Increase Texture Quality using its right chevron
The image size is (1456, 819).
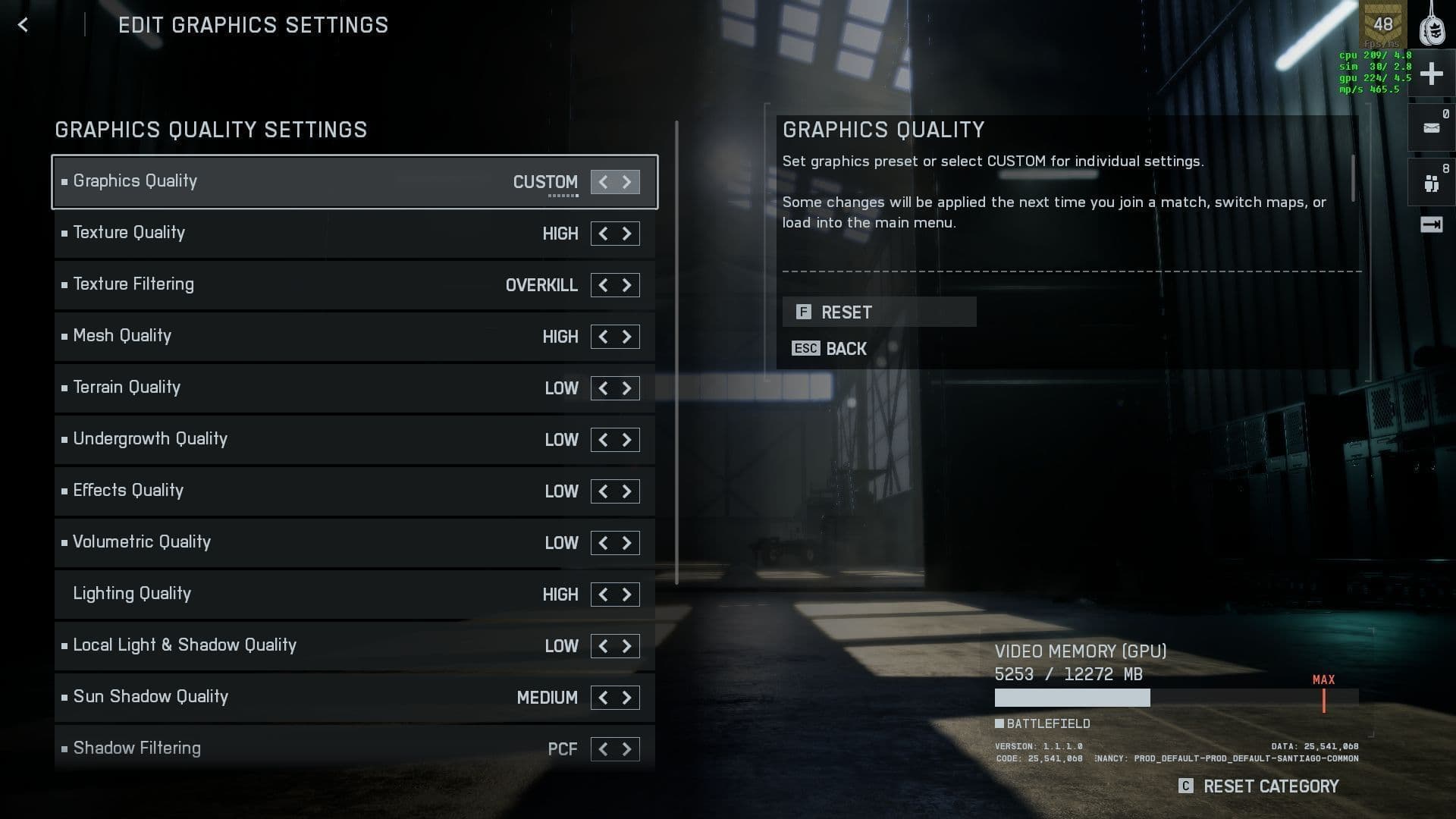pos(627,234)
